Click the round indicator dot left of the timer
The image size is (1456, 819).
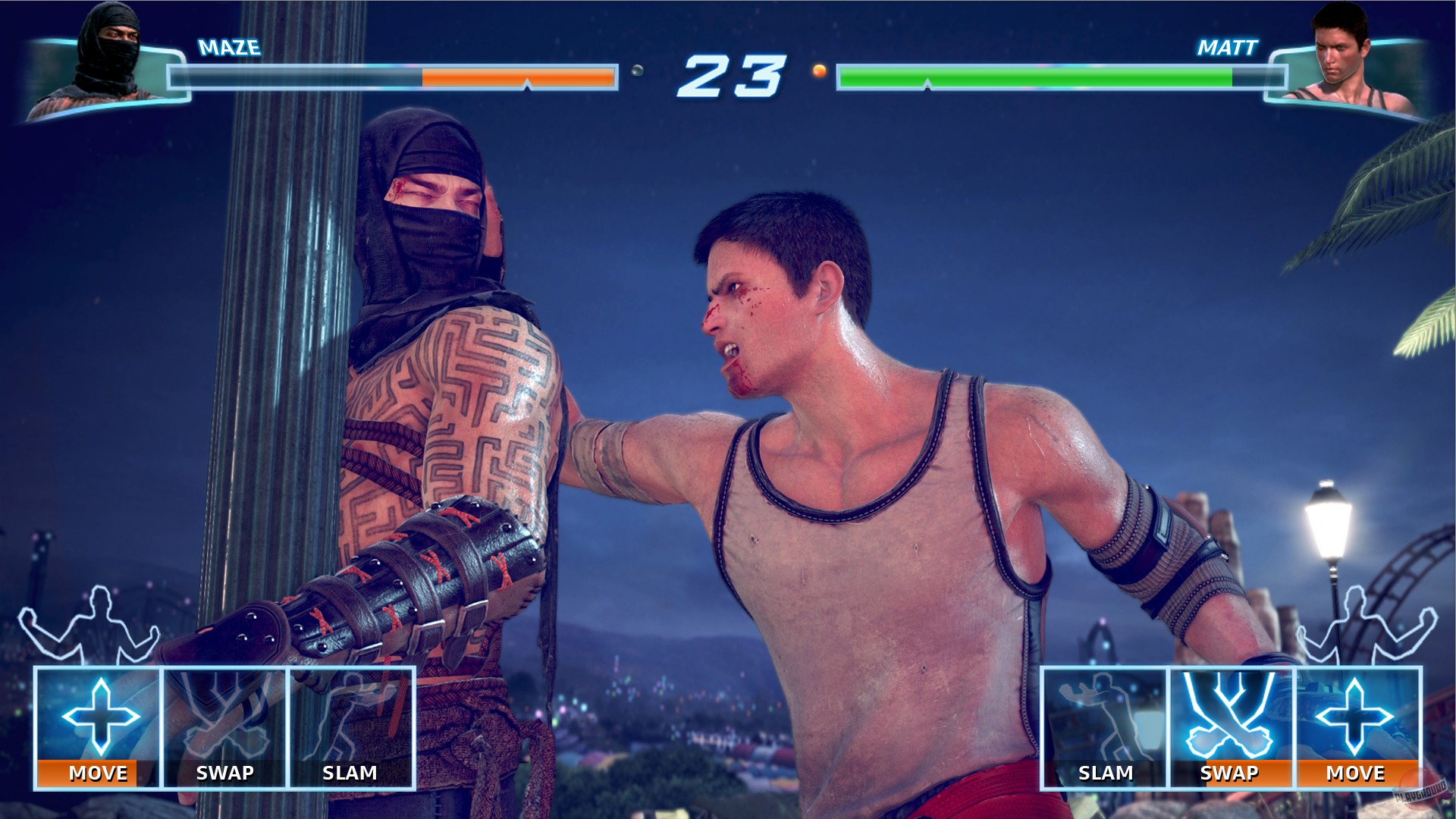637,71
